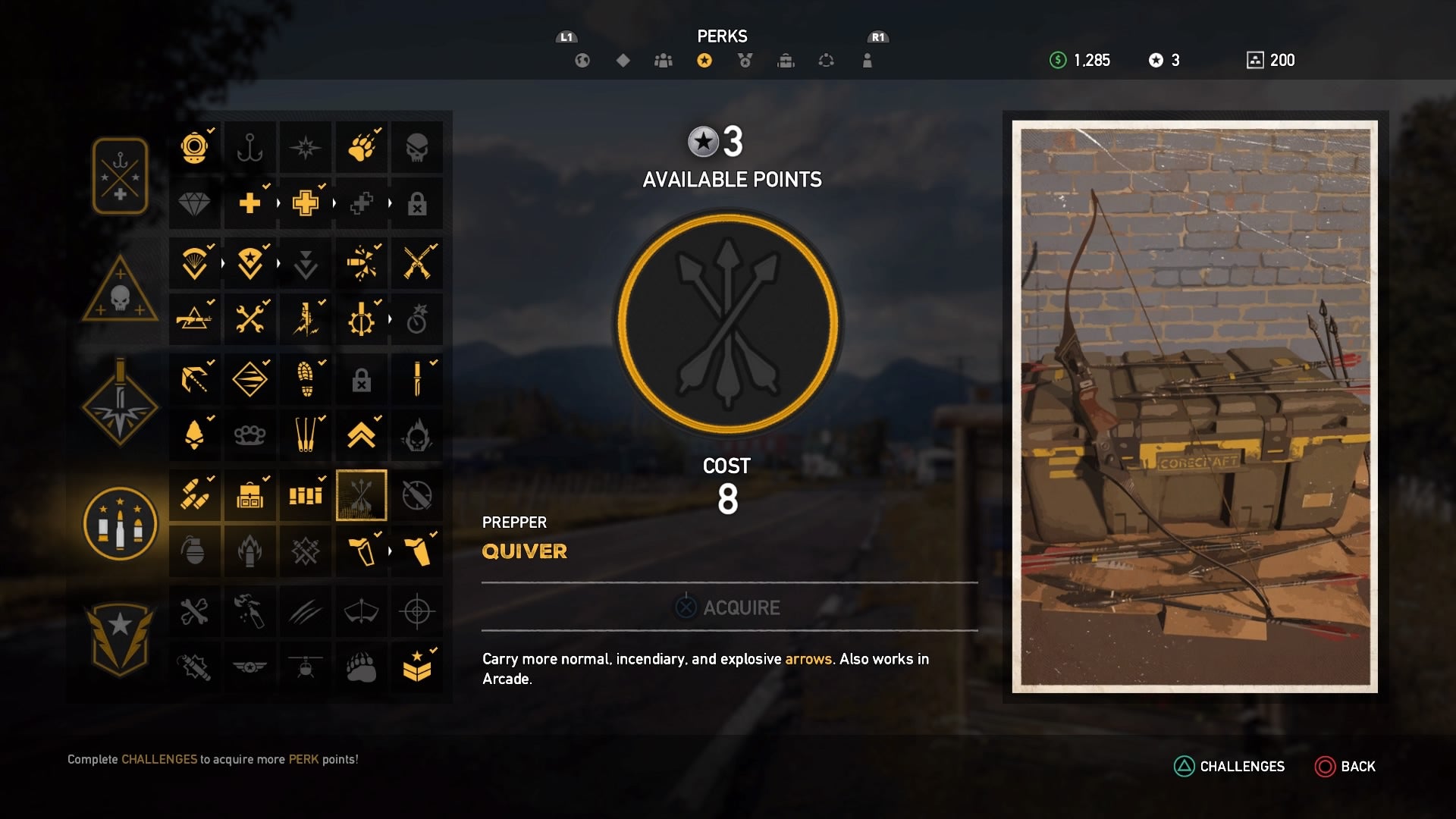Switch to the world map tab

pyautogui.click(x=582, y=61)
